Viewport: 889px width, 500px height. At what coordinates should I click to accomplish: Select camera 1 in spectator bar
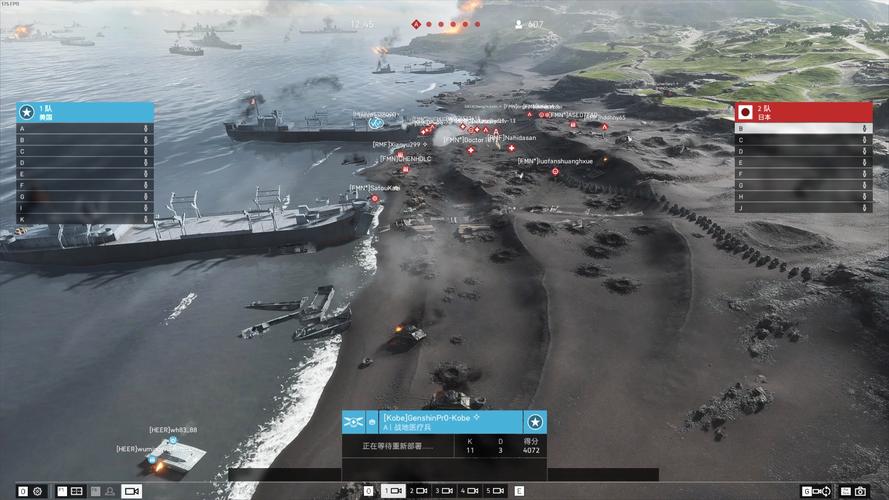393,491
